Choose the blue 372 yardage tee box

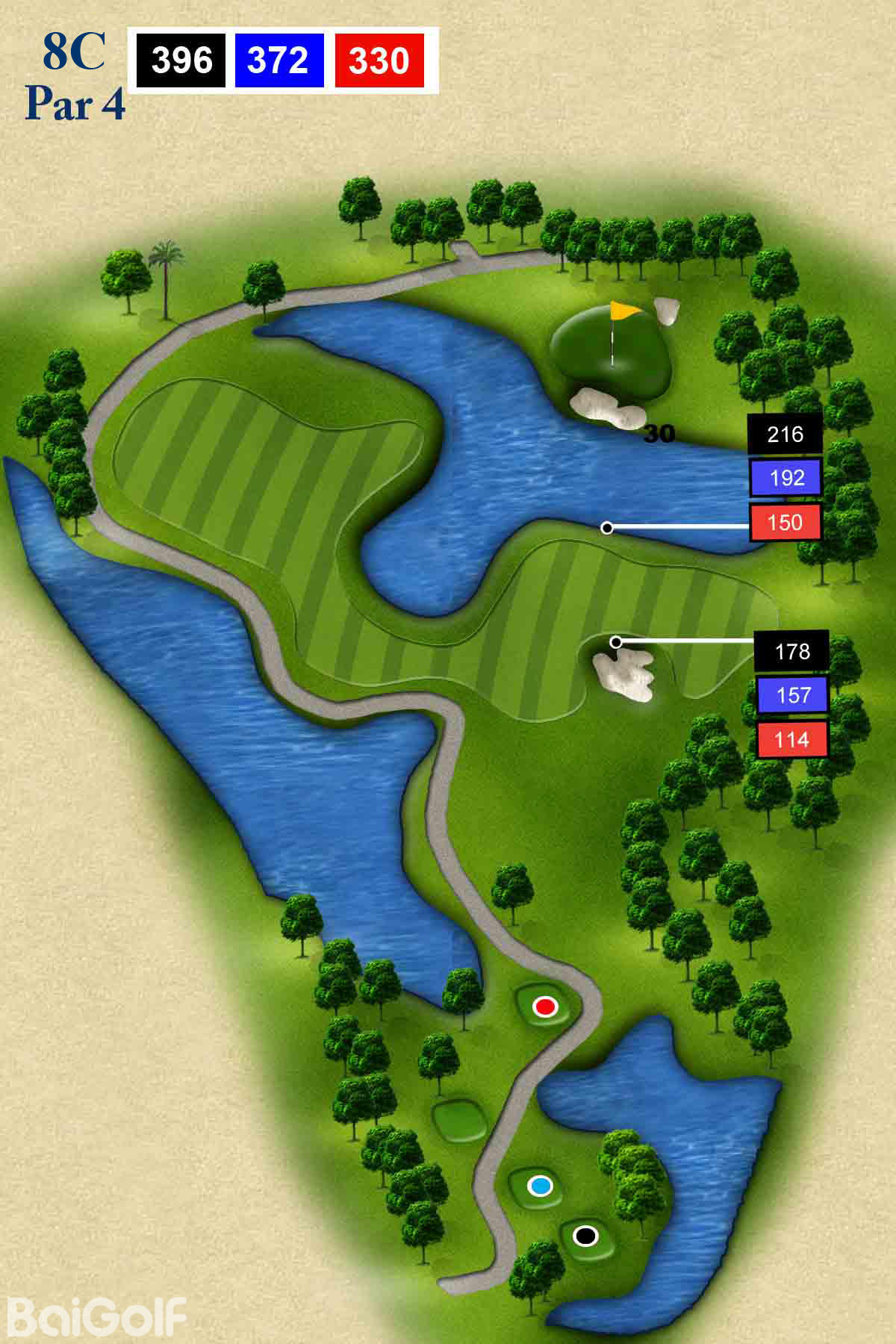(x=279, y=60)
